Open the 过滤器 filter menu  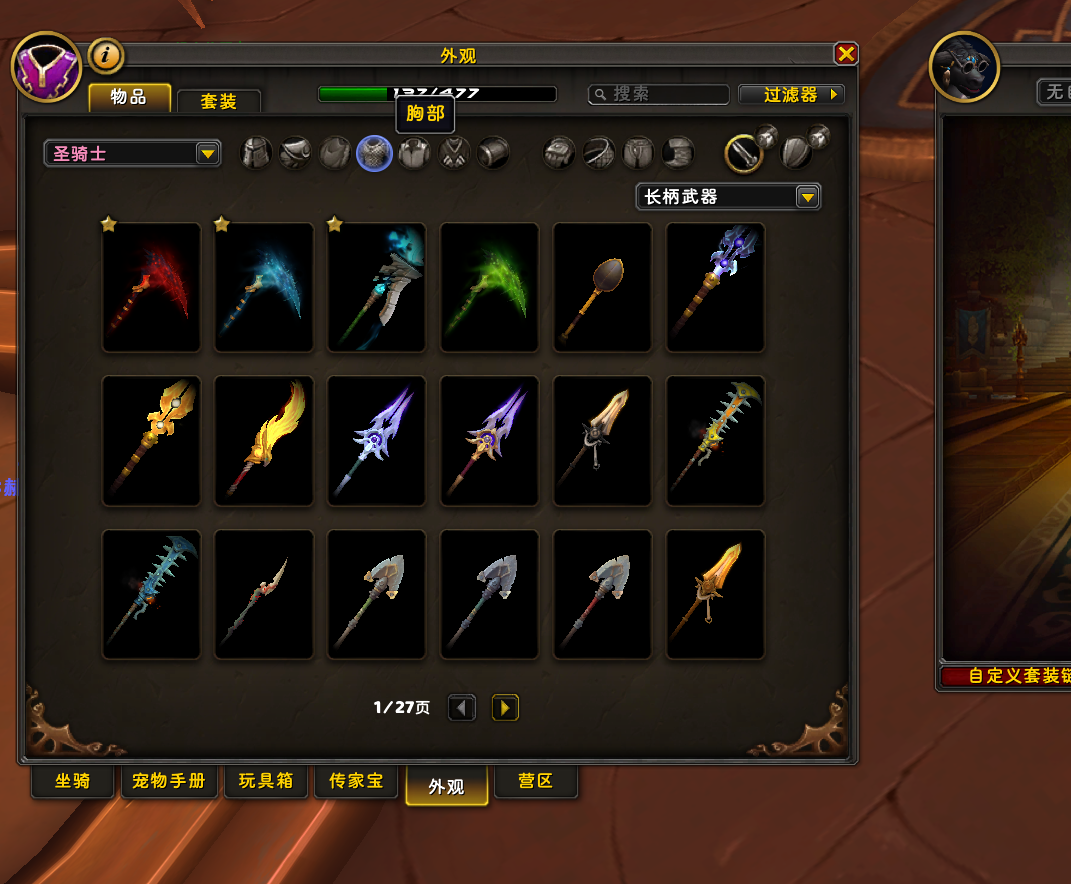tap(791, 94)
